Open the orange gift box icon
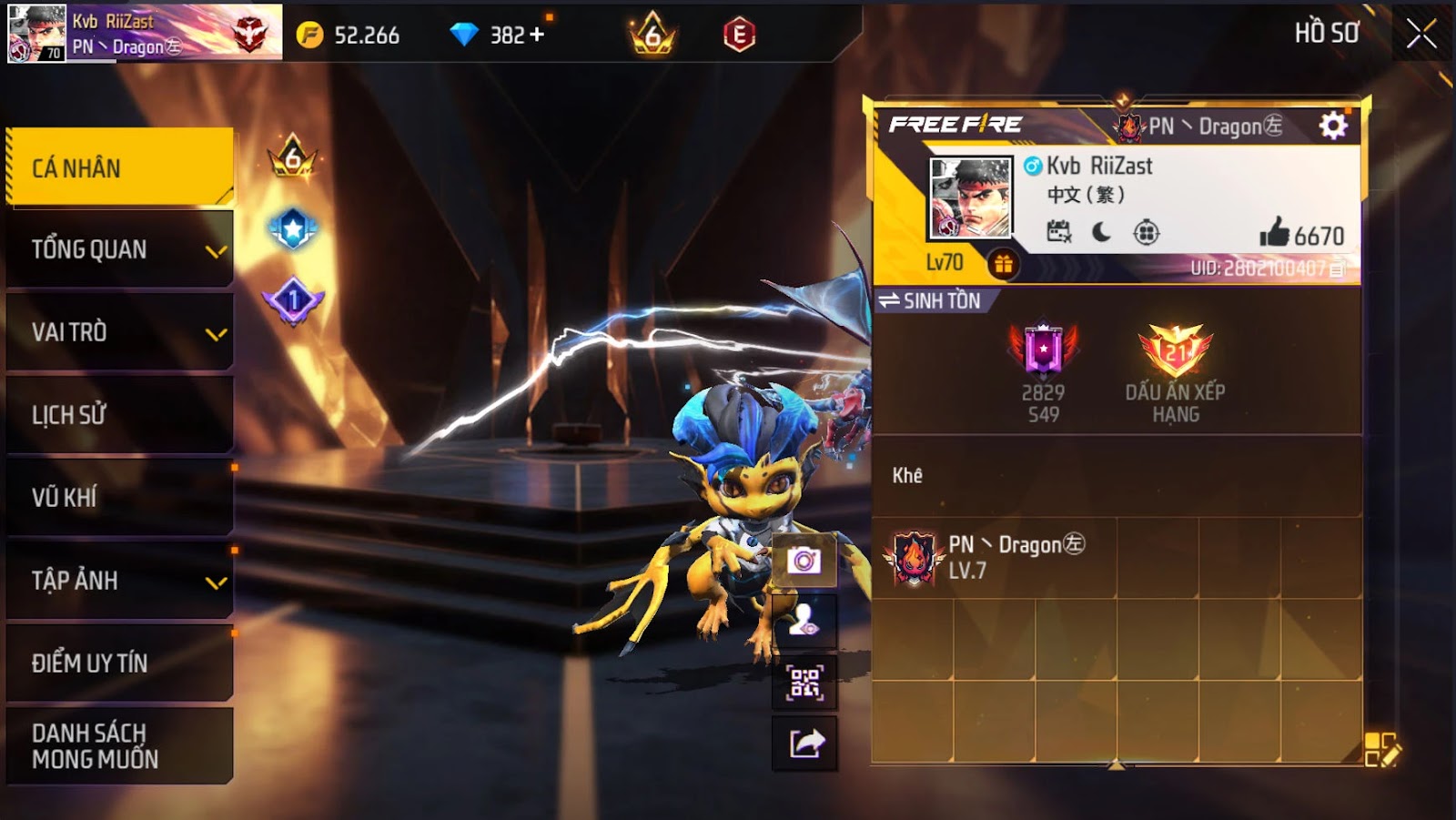The width and height of the screenshot is (1456, 820). pyautogui.click(x=1003, y=264)
